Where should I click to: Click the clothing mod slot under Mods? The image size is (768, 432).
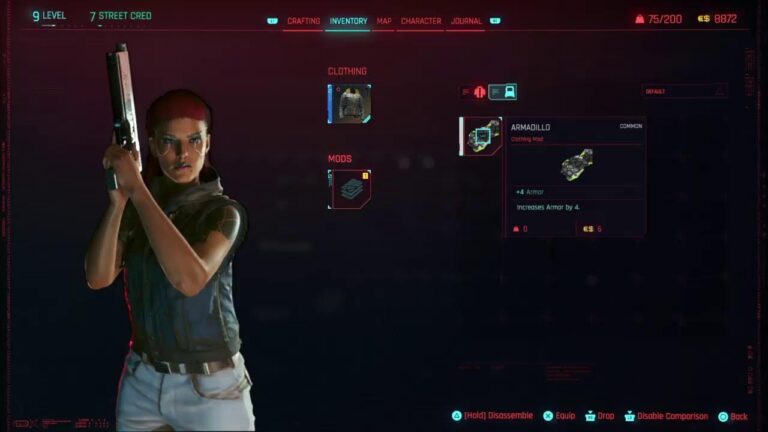(x=349, y=189)
